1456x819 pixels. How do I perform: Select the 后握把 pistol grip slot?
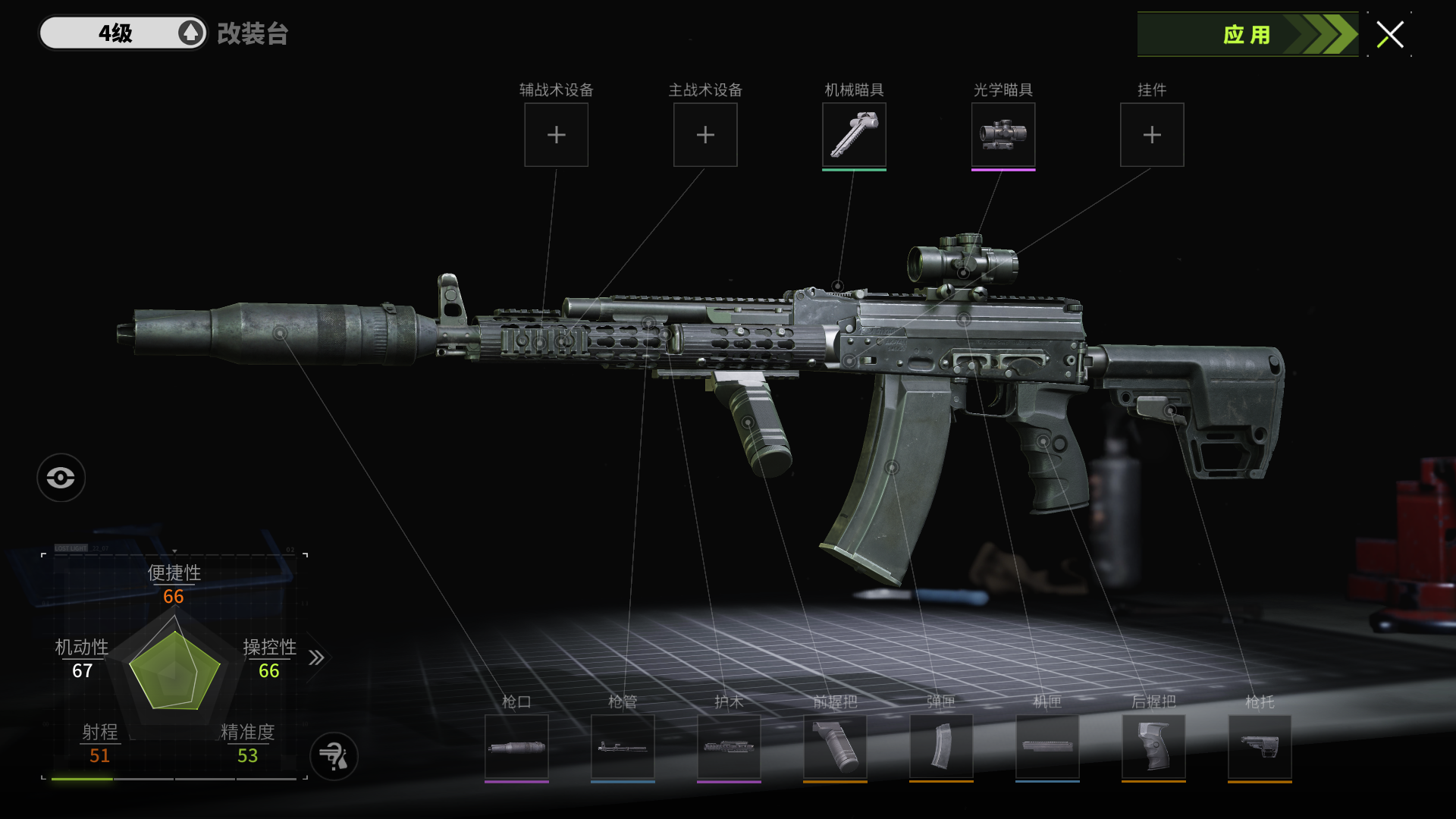pos(1153,747)
